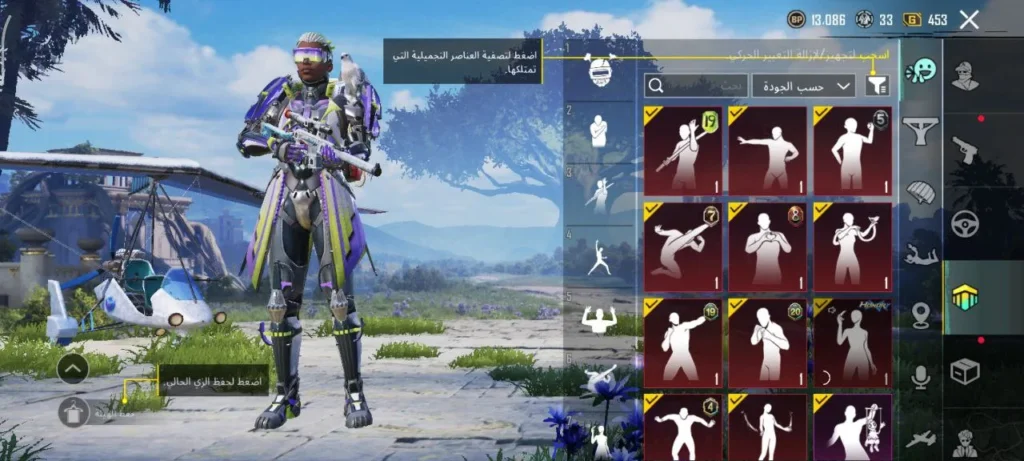Select the heart-hands emote tile
1024x461 pixels.
click(x=767, y=247)
